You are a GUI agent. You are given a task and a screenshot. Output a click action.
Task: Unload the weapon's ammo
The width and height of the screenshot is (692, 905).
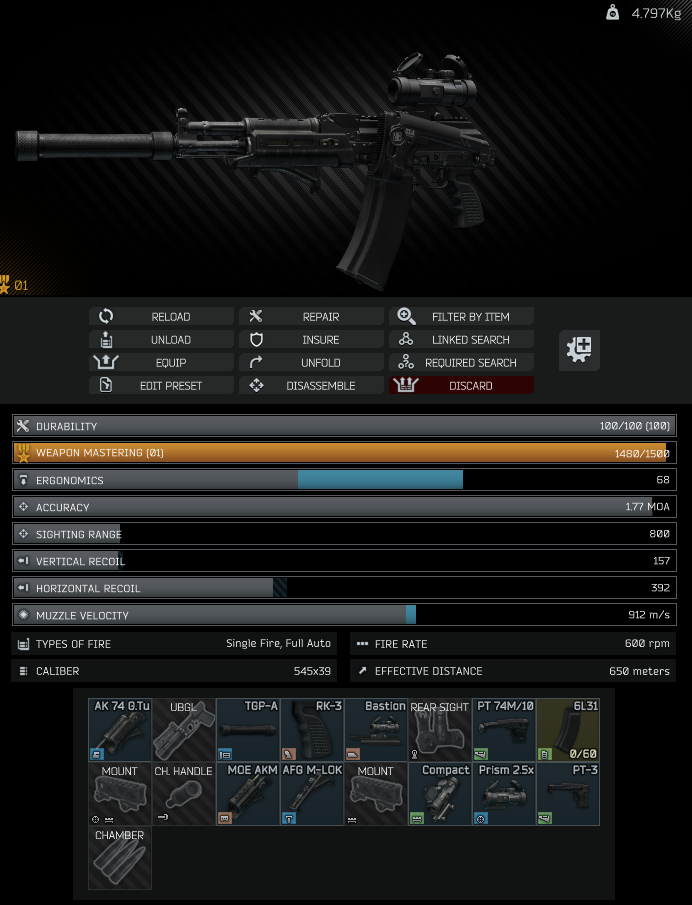point(162,340)
